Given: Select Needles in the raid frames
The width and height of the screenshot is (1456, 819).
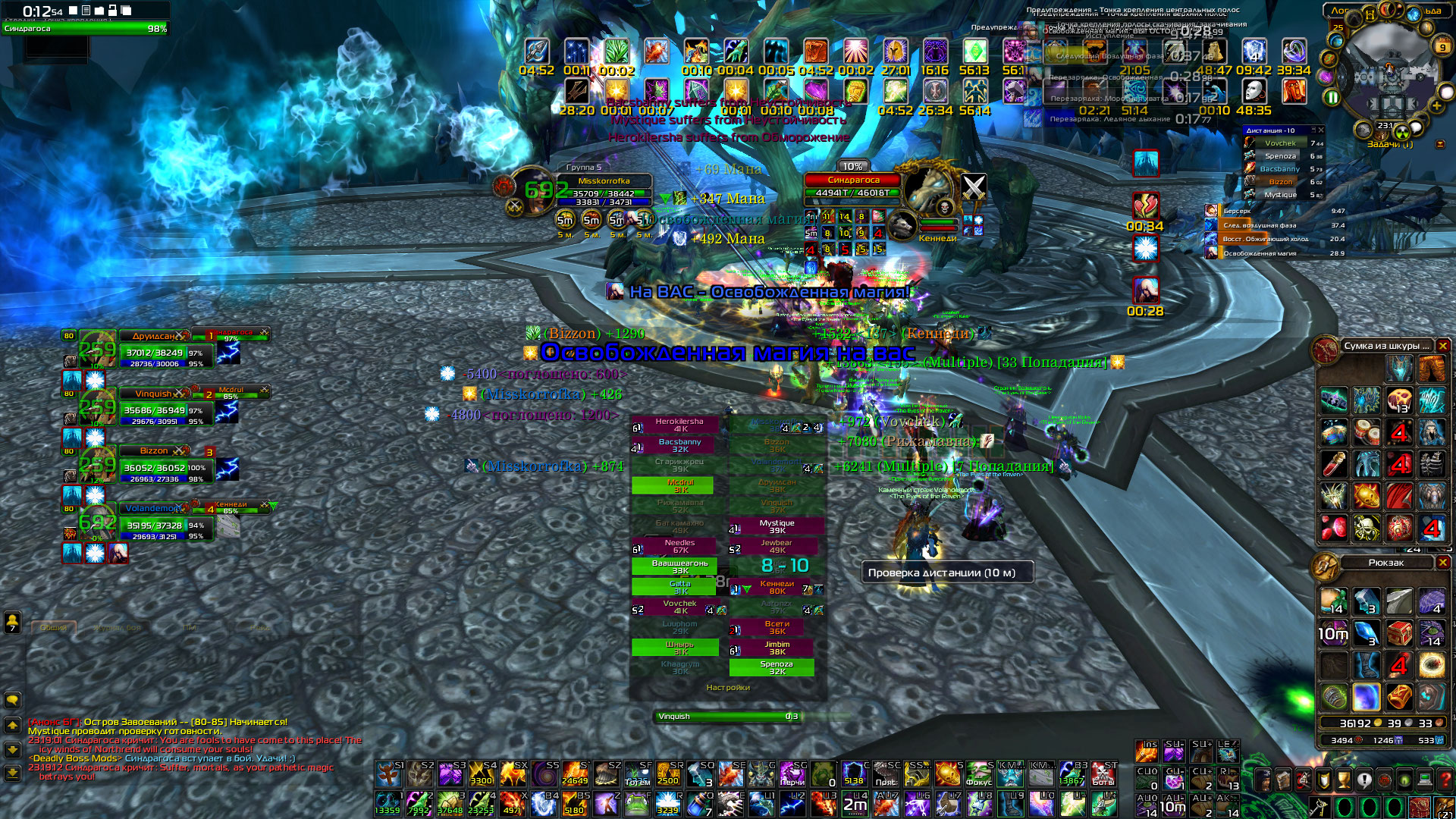Looking at the screenshot, I should click(x=679, y=546).
